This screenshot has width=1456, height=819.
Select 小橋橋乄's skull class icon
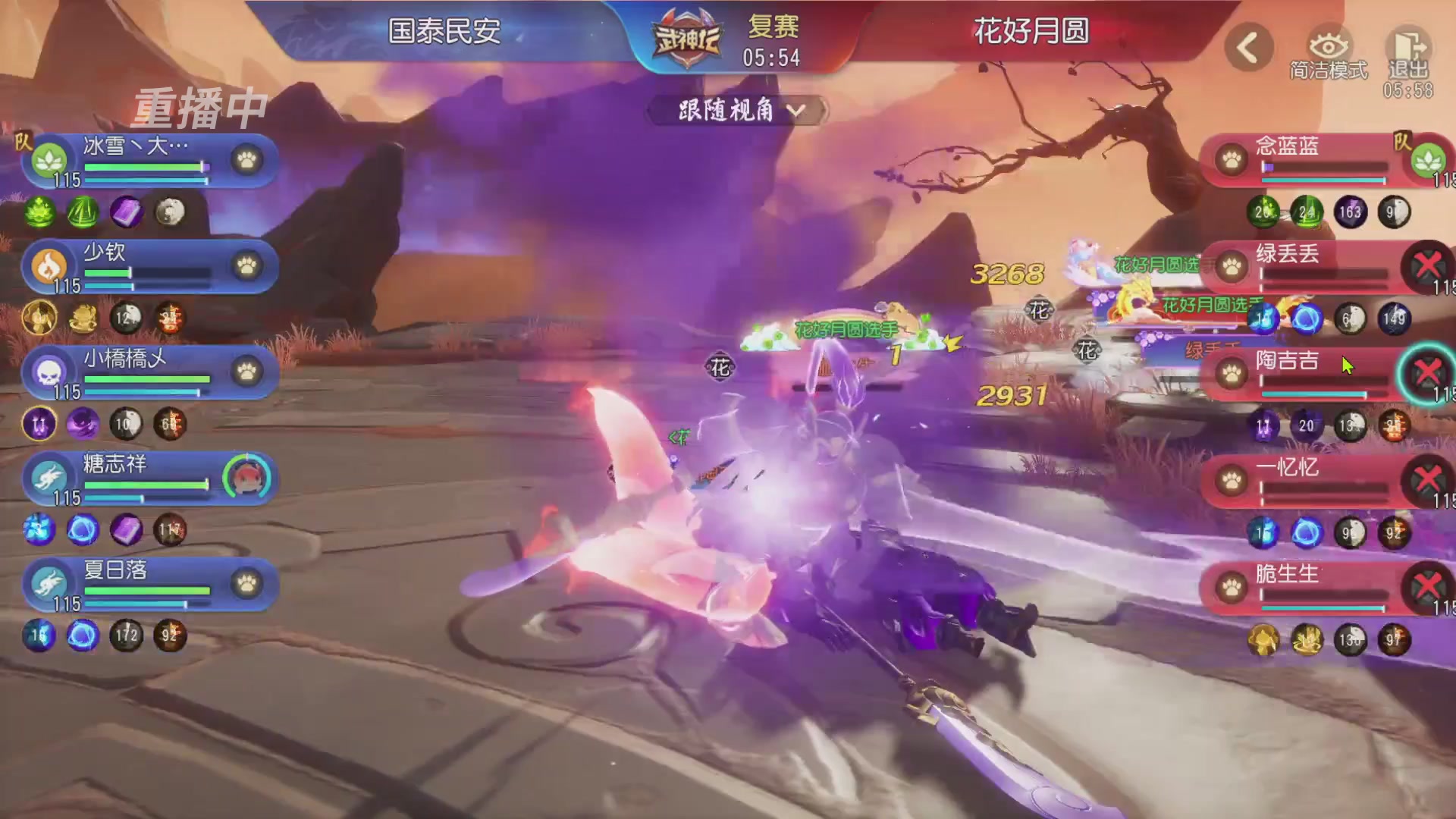click(49, 373)
